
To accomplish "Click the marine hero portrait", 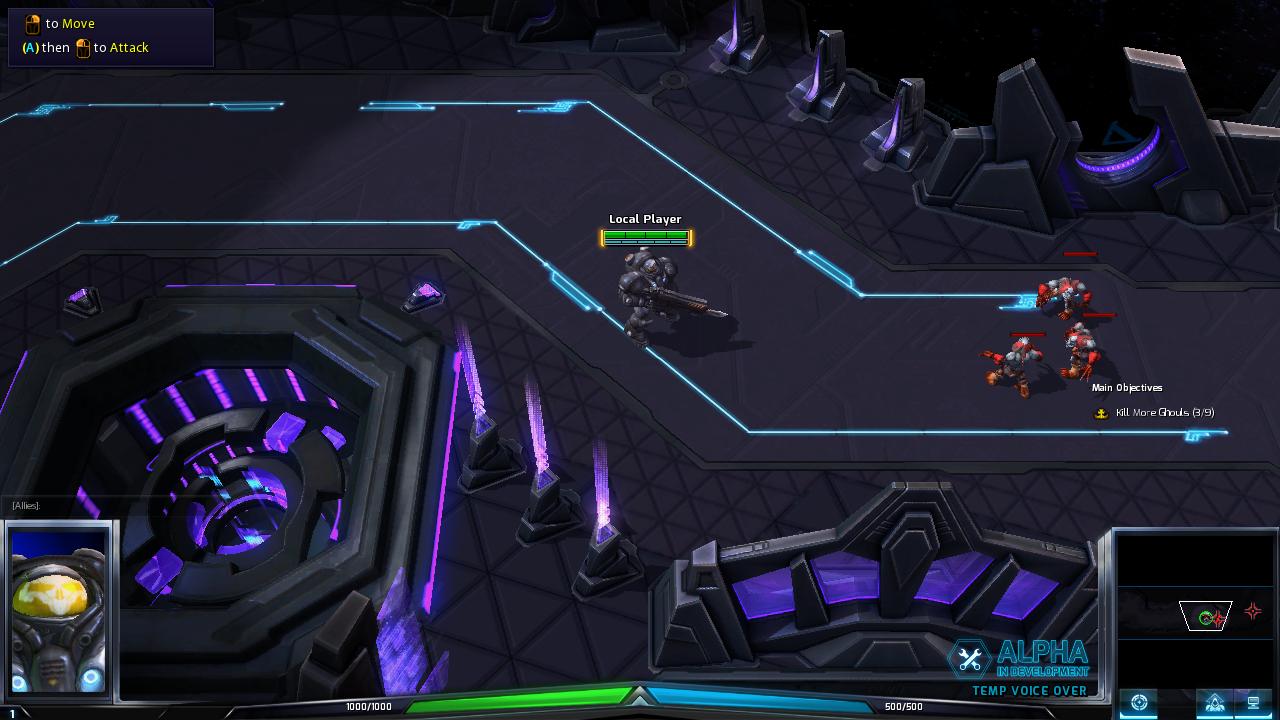I will click(x=58, y=609).
